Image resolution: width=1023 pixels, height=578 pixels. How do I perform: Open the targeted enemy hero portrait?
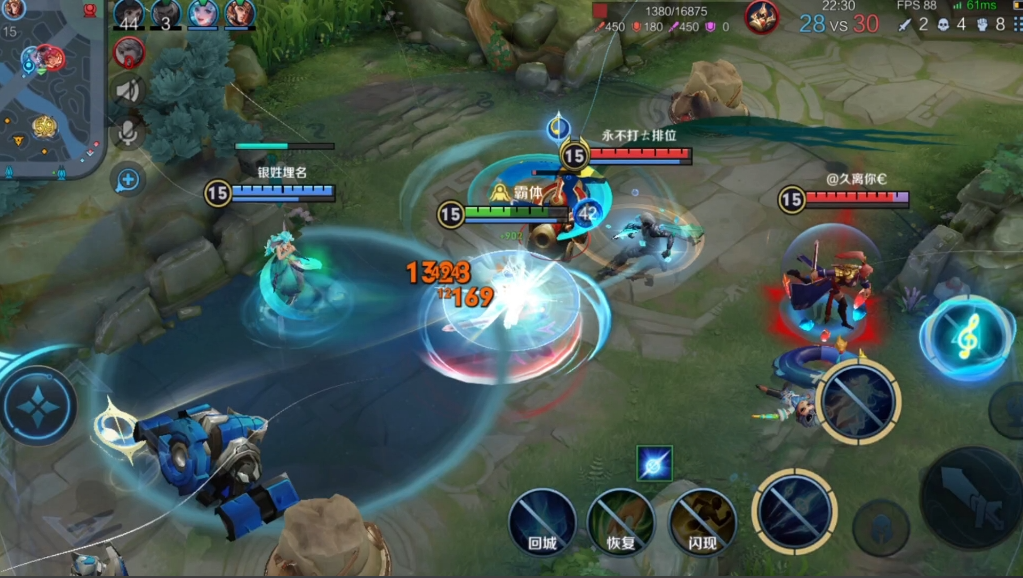pyautogui.click(x=762, y=17)
